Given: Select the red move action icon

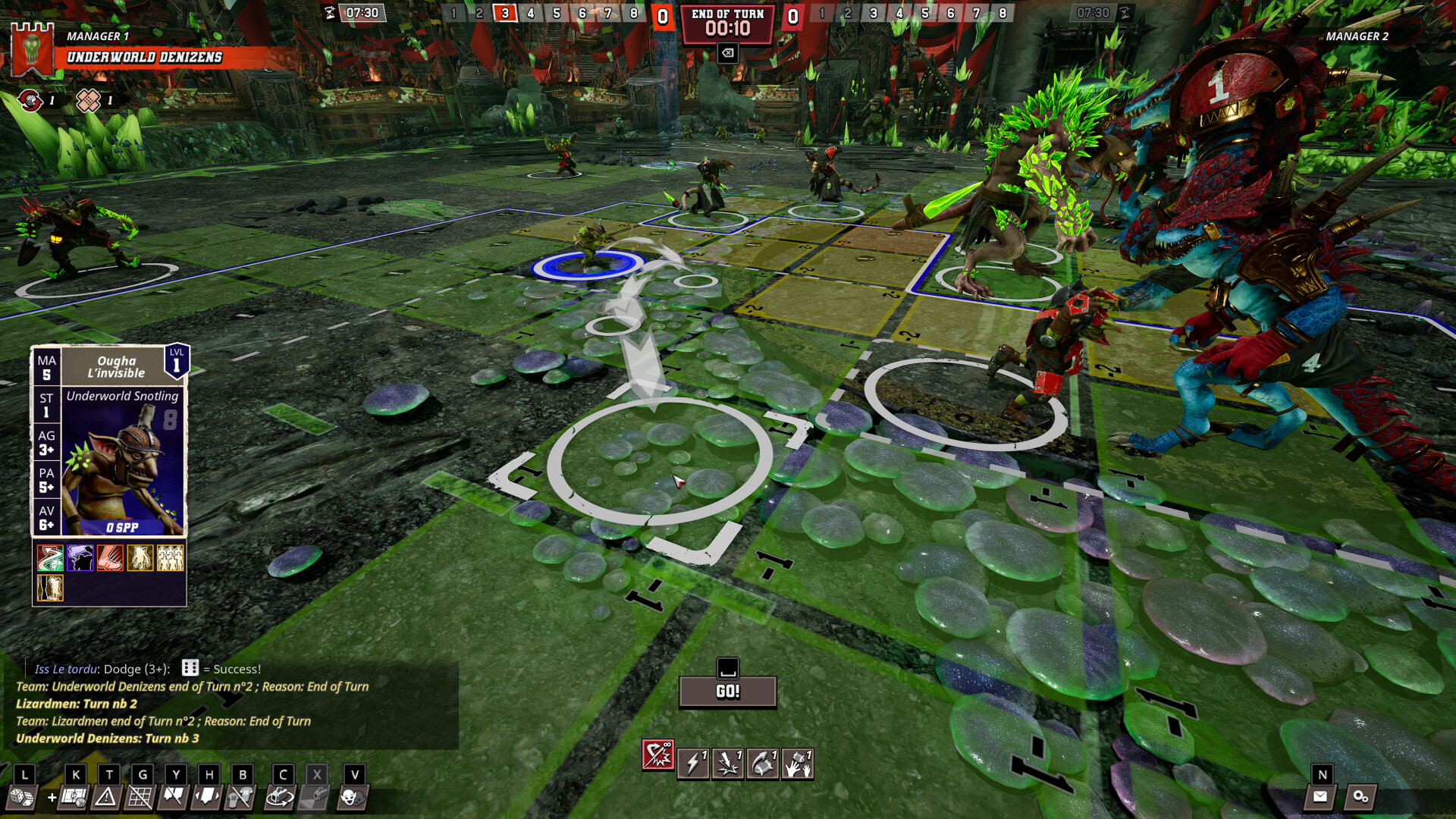Looking at the screenshot, I should (657, 756).
